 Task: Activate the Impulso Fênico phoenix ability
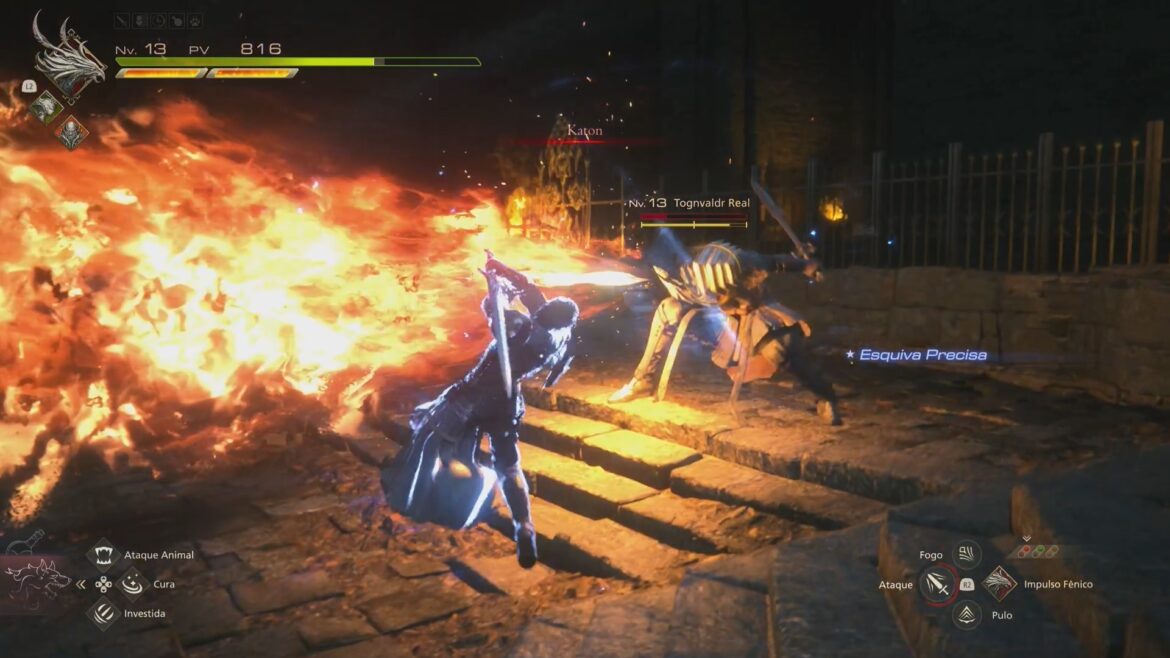(999, 584)
